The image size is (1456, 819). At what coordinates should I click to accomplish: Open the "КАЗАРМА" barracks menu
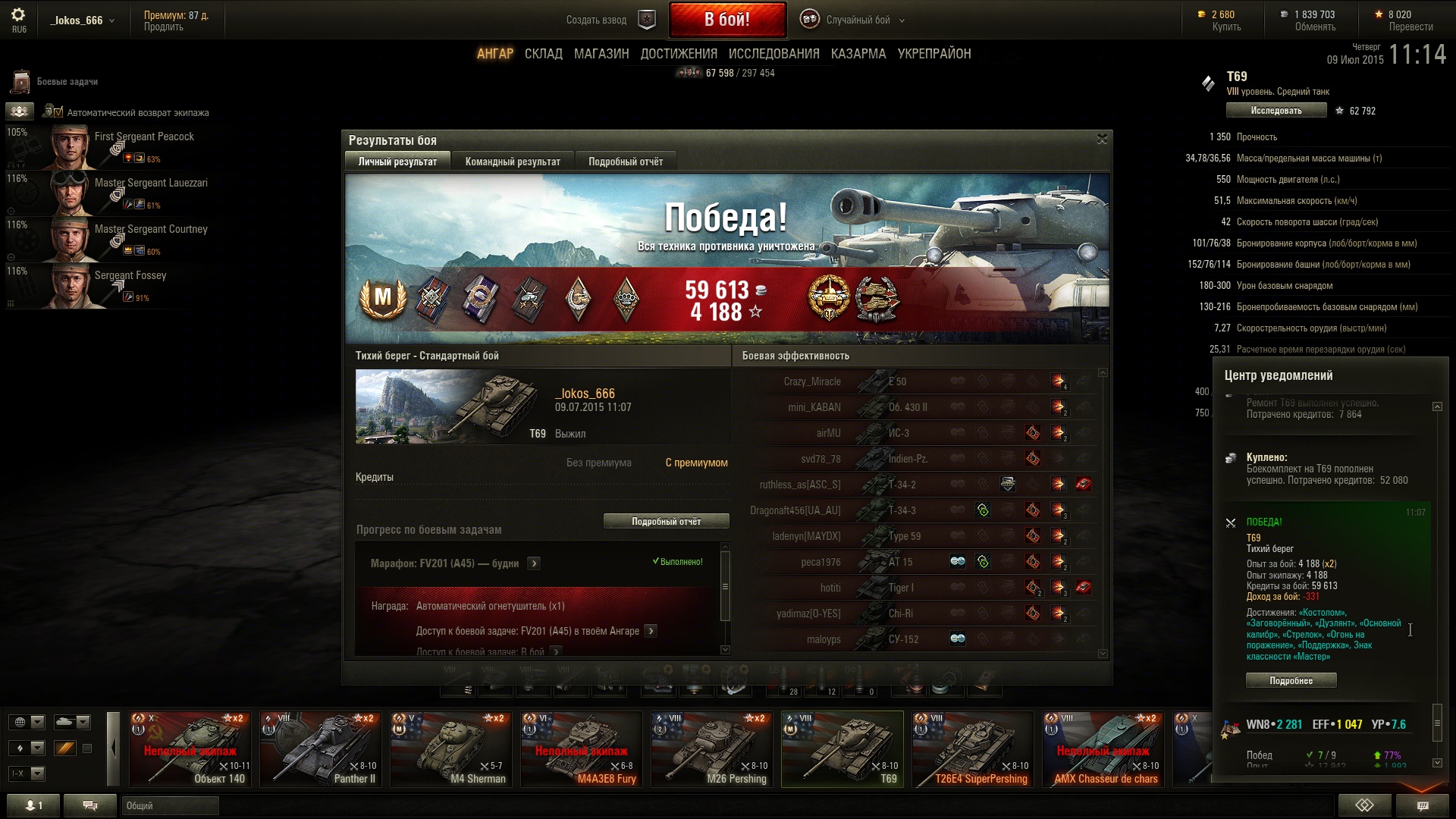tap(858, 54)
